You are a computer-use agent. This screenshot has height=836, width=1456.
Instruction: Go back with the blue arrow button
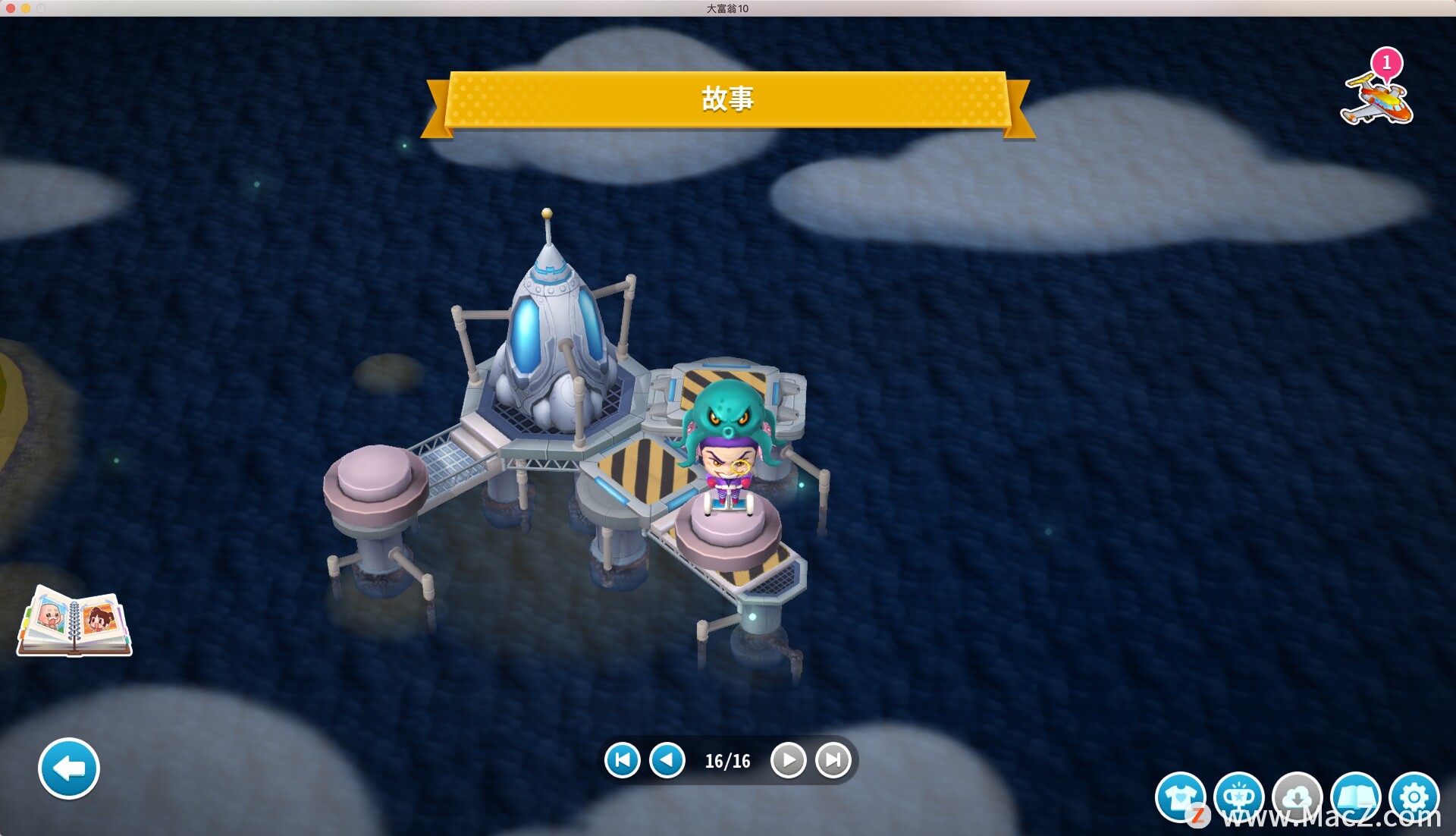pyautogui.click(x=69, y=768)
